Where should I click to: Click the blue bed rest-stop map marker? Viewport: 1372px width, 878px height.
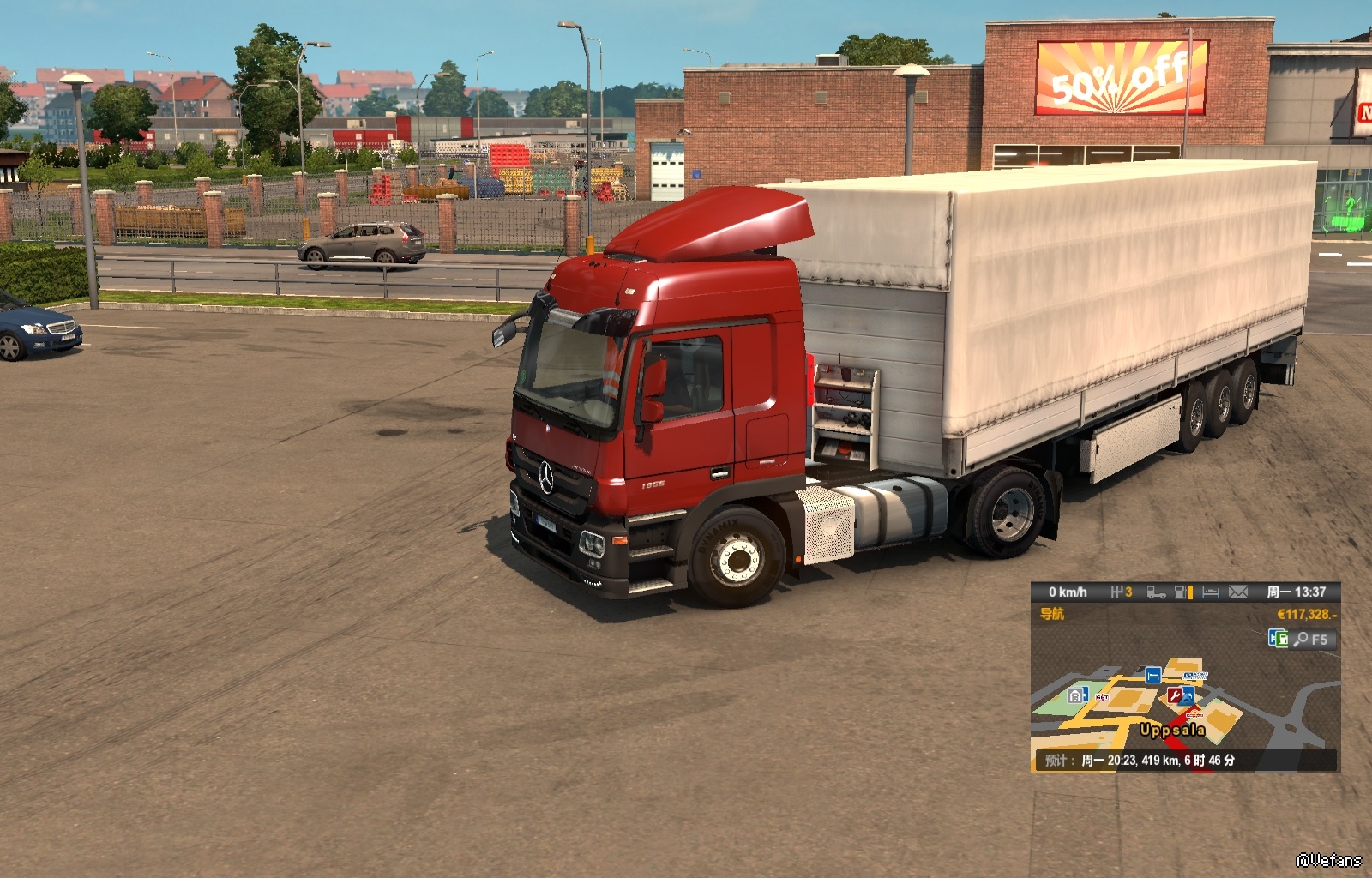point(1153,675)
